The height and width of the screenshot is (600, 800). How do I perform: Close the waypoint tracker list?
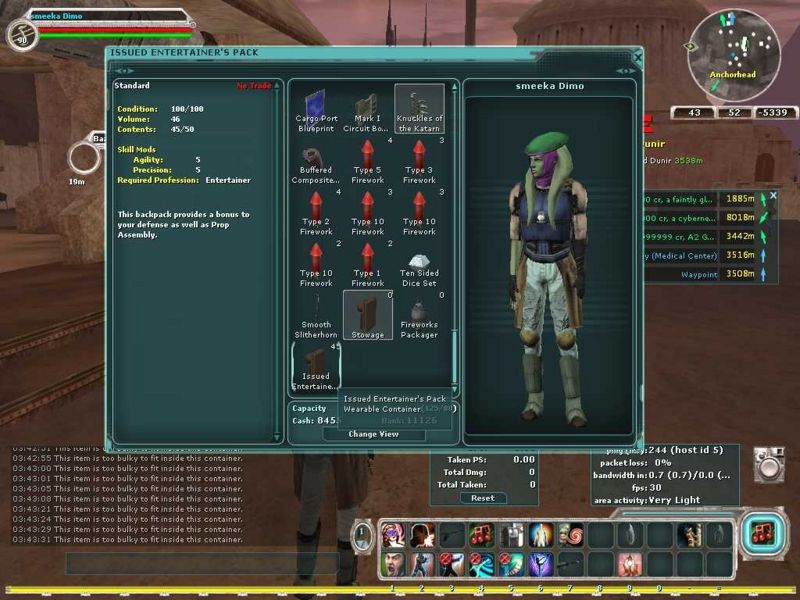point(773,195)
